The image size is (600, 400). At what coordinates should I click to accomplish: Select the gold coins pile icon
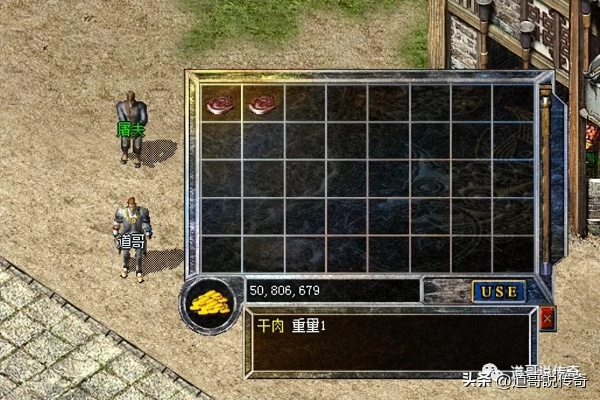tap(208, 303)
